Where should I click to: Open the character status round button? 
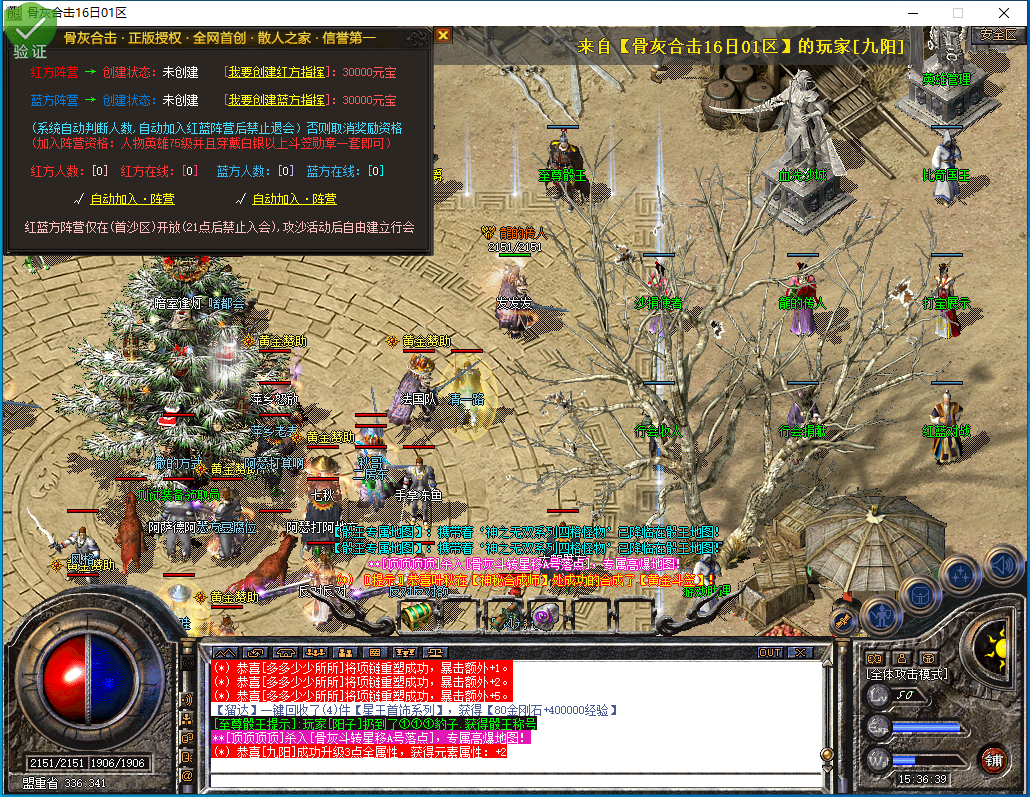pyautogui.click(x=882, y=613)
